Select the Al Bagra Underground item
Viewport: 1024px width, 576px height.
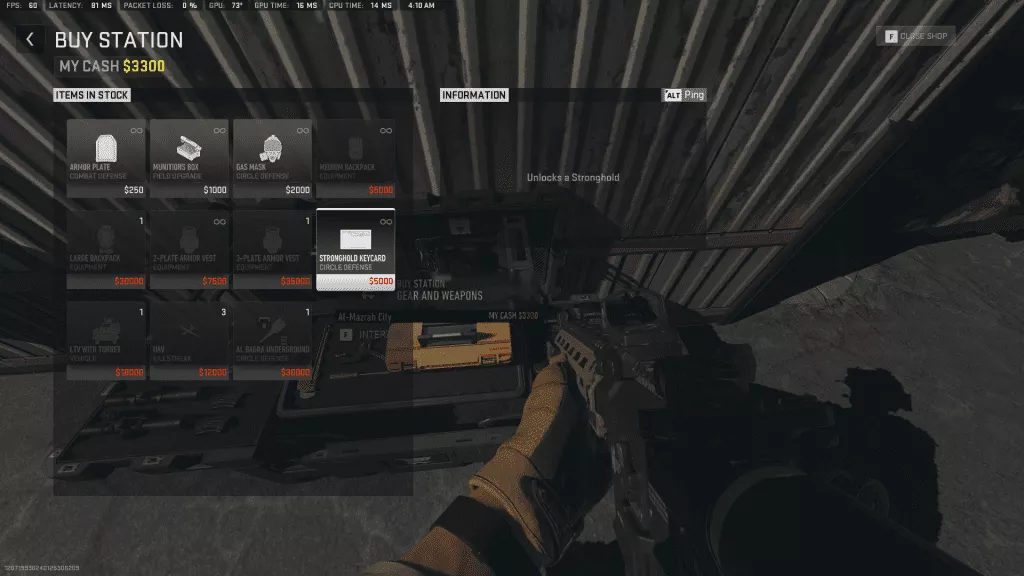click(x=272, y=341)
